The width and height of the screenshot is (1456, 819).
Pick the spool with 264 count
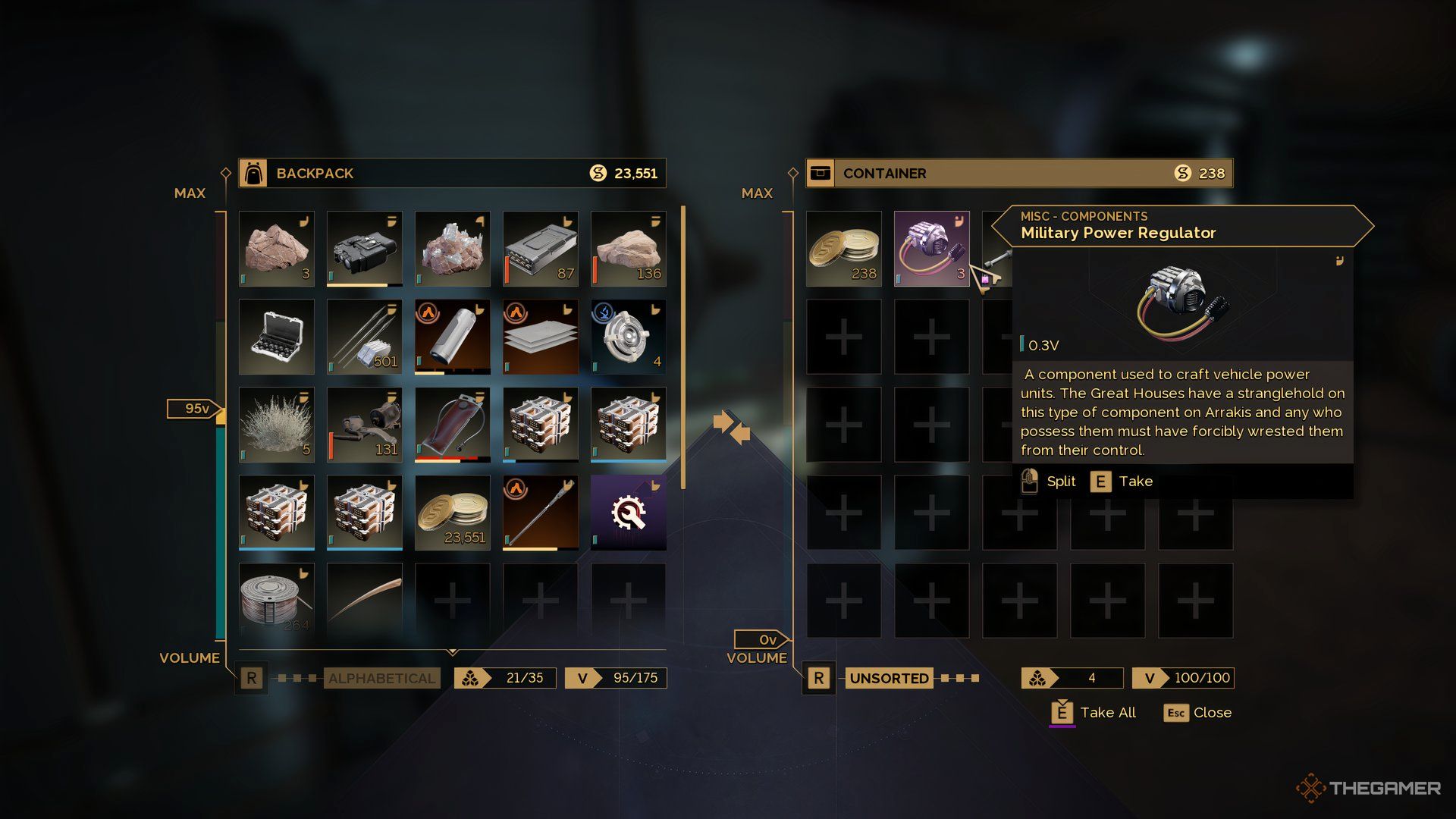276,599
